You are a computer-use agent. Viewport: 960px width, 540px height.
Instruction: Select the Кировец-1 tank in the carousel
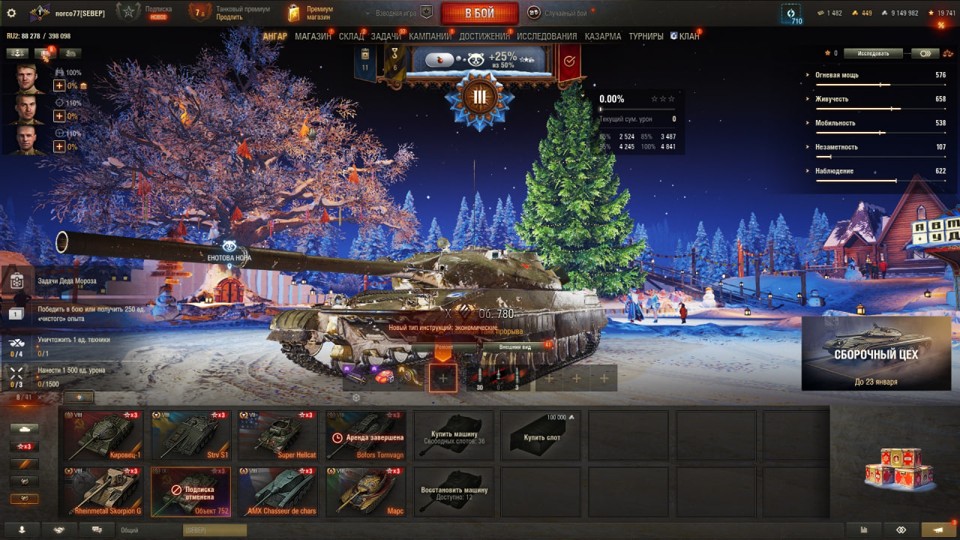click(104, 433)
